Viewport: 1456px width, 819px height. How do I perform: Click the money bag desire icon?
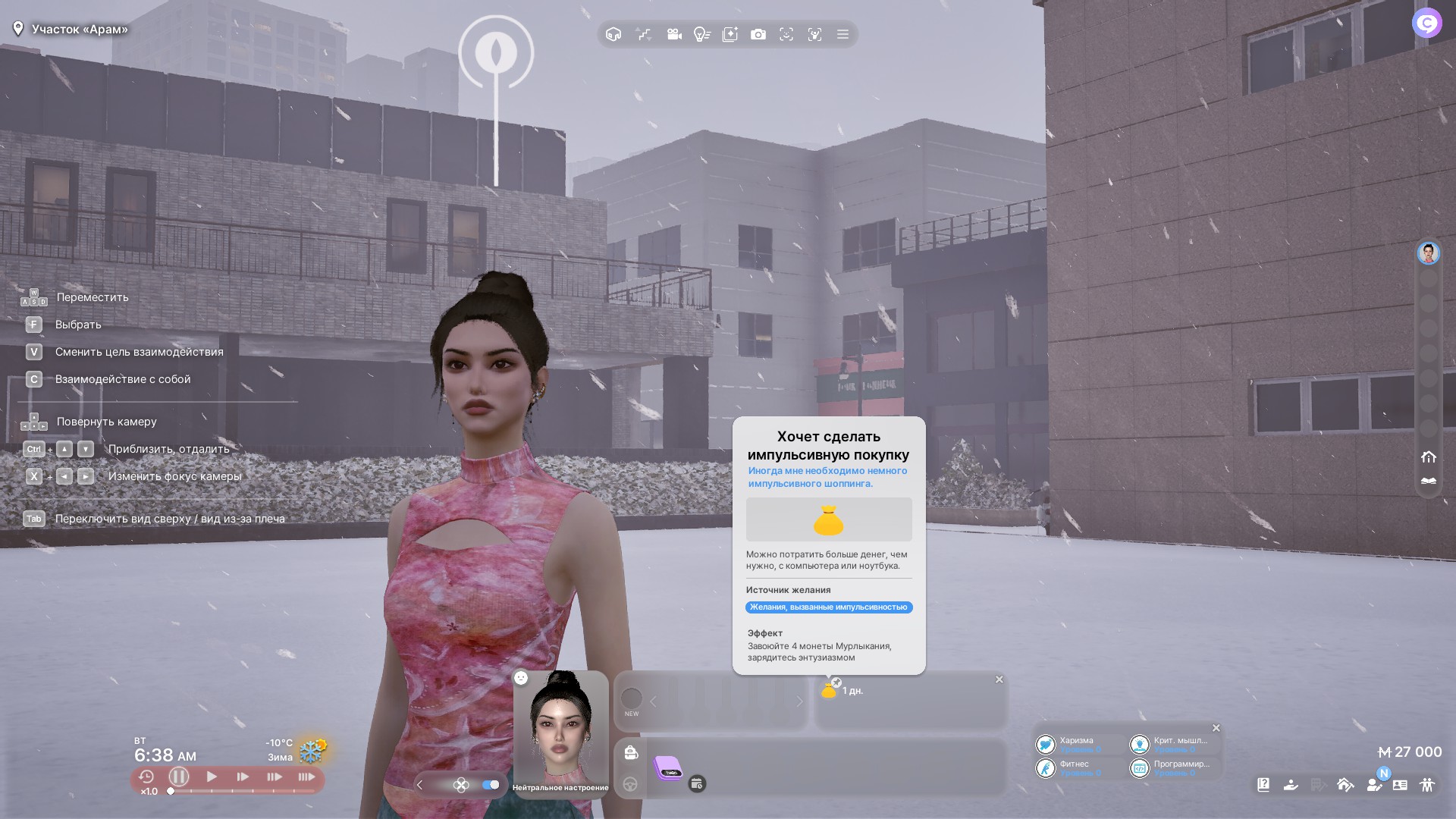point(829,690)
